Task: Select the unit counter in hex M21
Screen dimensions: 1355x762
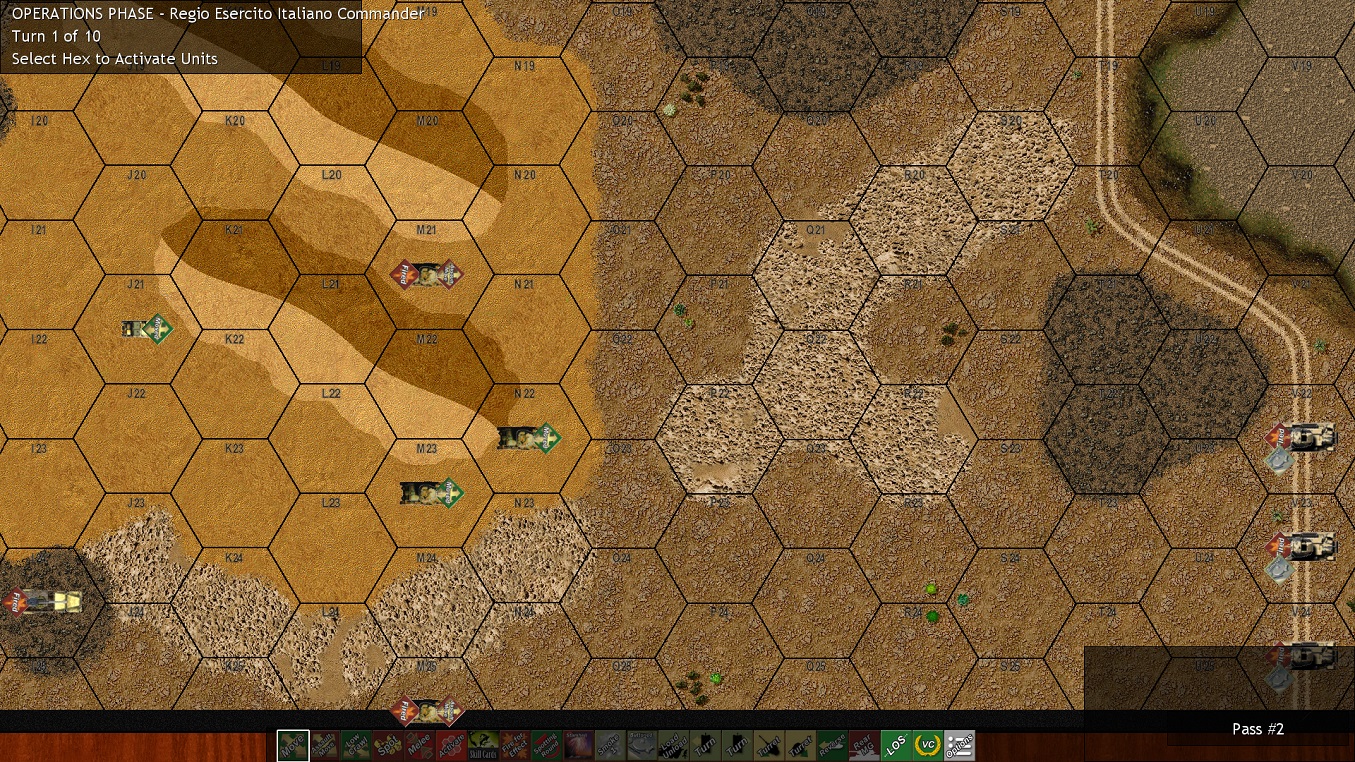Action: coord(428,272)
